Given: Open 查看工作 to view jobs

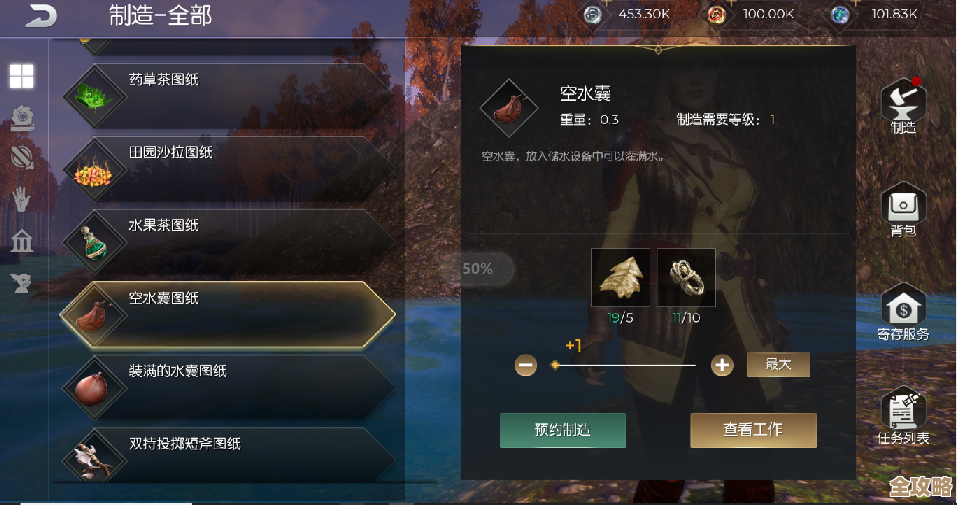Looking at the screenshot, I should pyautogui.click(x=753, y=430).
